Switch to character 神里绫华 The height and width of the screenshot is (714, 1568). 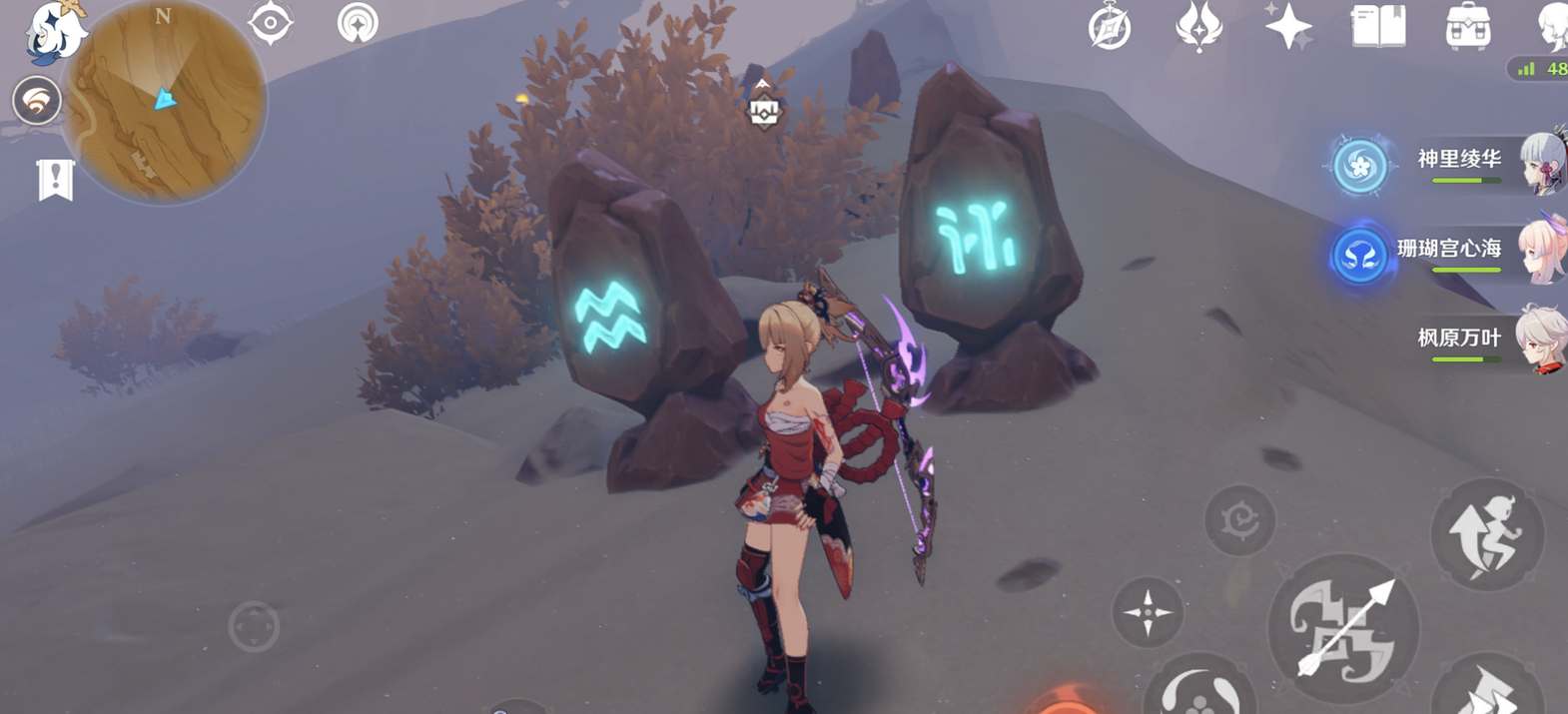[x=1459, y=160]
